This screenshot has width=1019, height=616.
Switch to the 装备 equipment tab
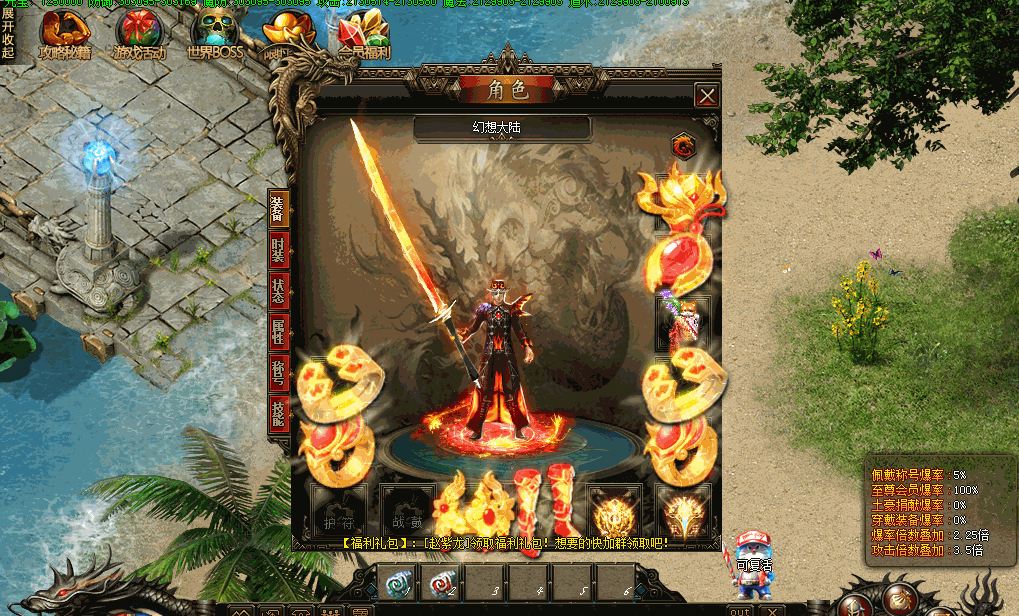click(279, 212)
